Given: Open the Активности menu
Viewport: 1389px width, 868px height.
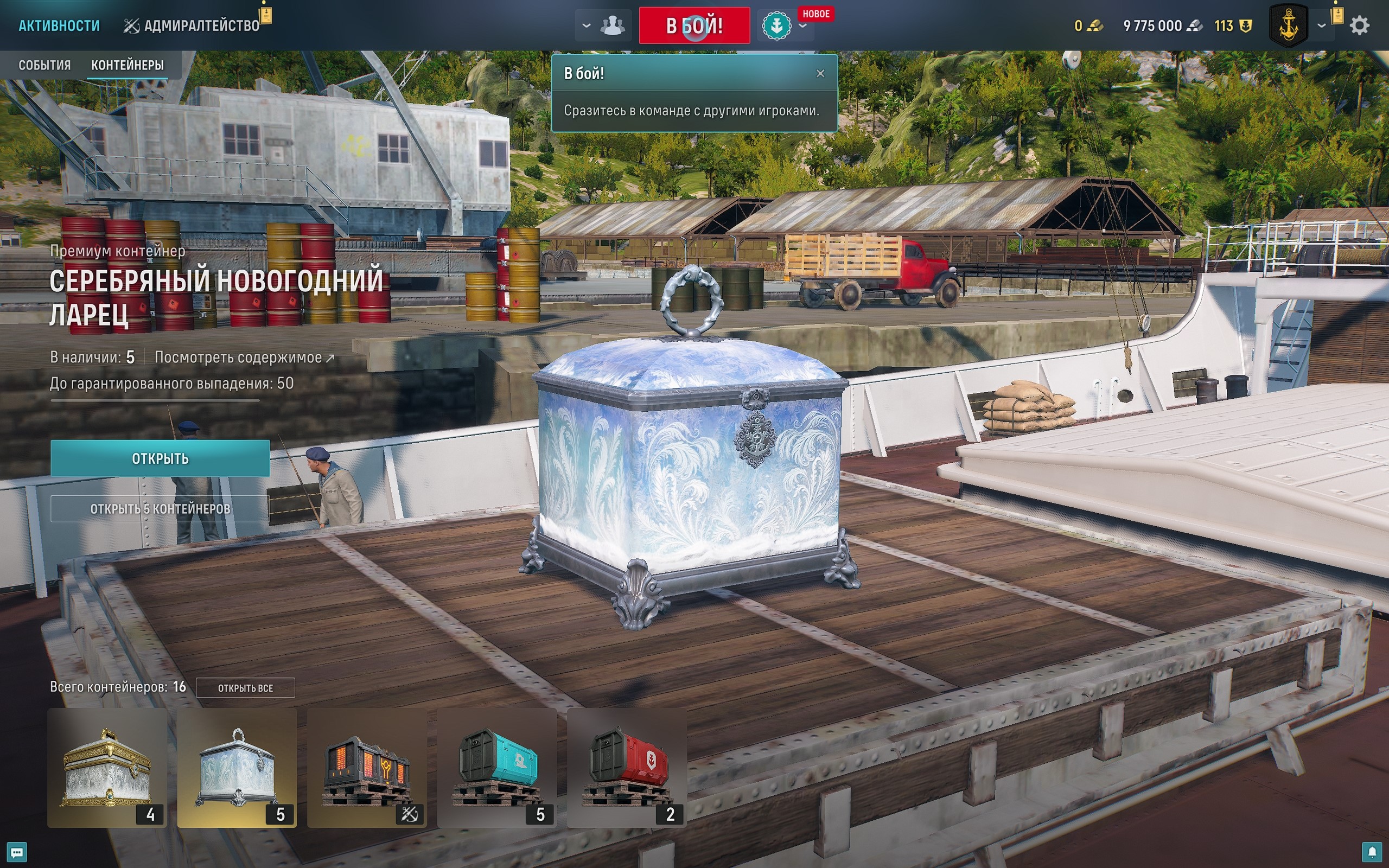Looking at the screenshot, I should 59,26.
